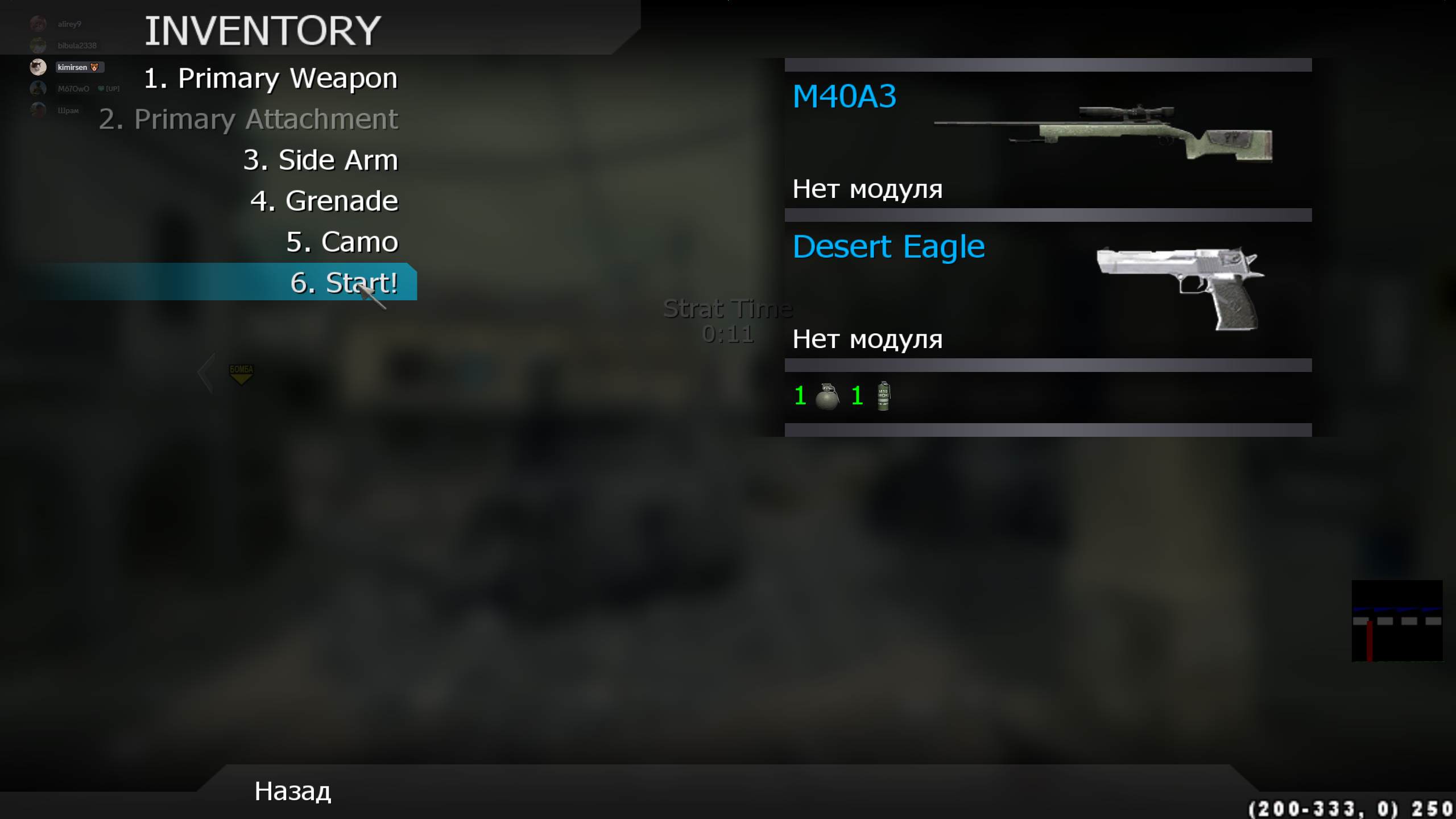Select the Primary Attachment entry
1456x819 pixels.
click(249, 119)
